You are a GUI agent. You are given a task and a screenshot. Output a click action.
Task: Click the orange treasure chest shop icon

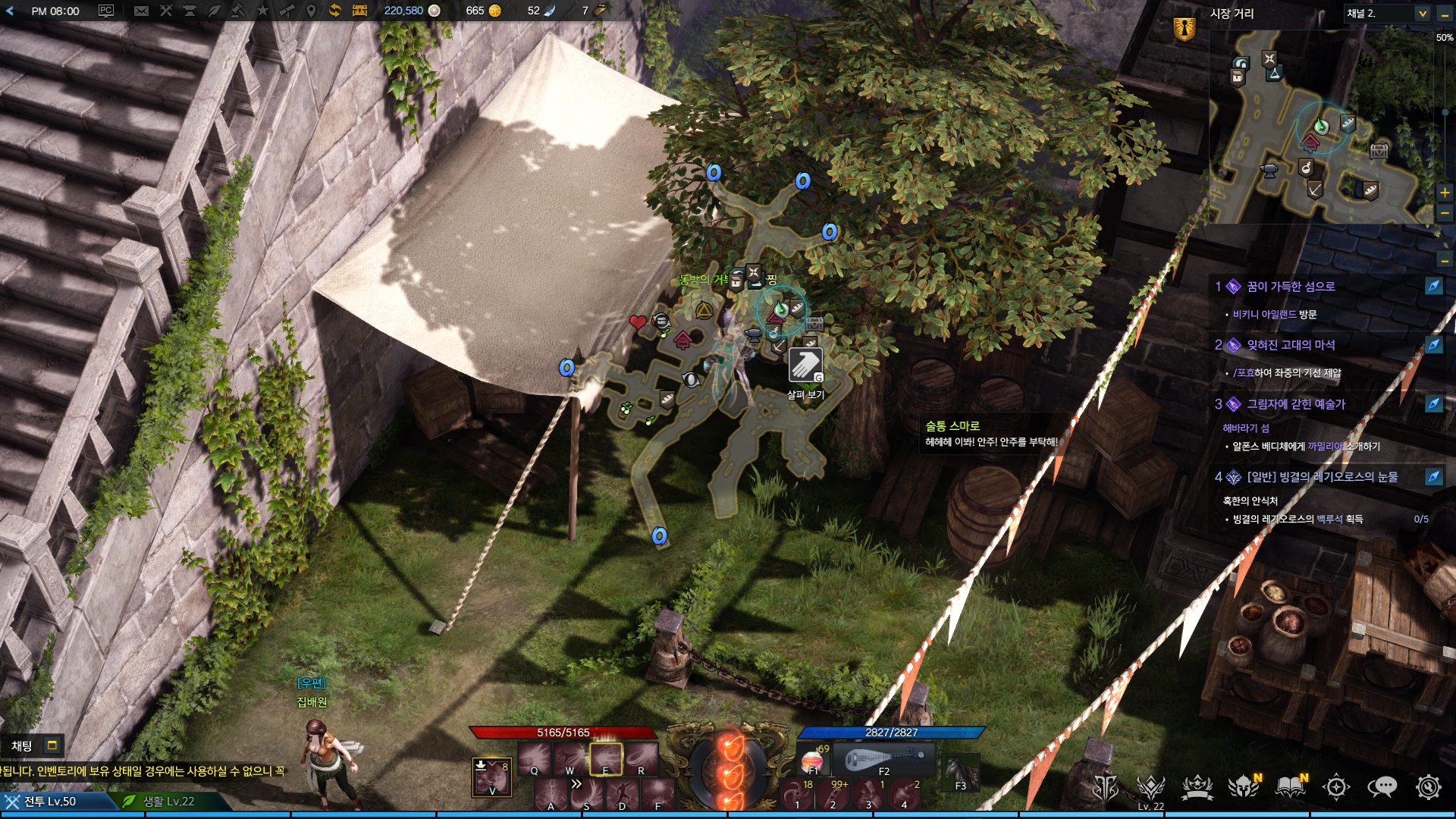[x=359, y=11]
